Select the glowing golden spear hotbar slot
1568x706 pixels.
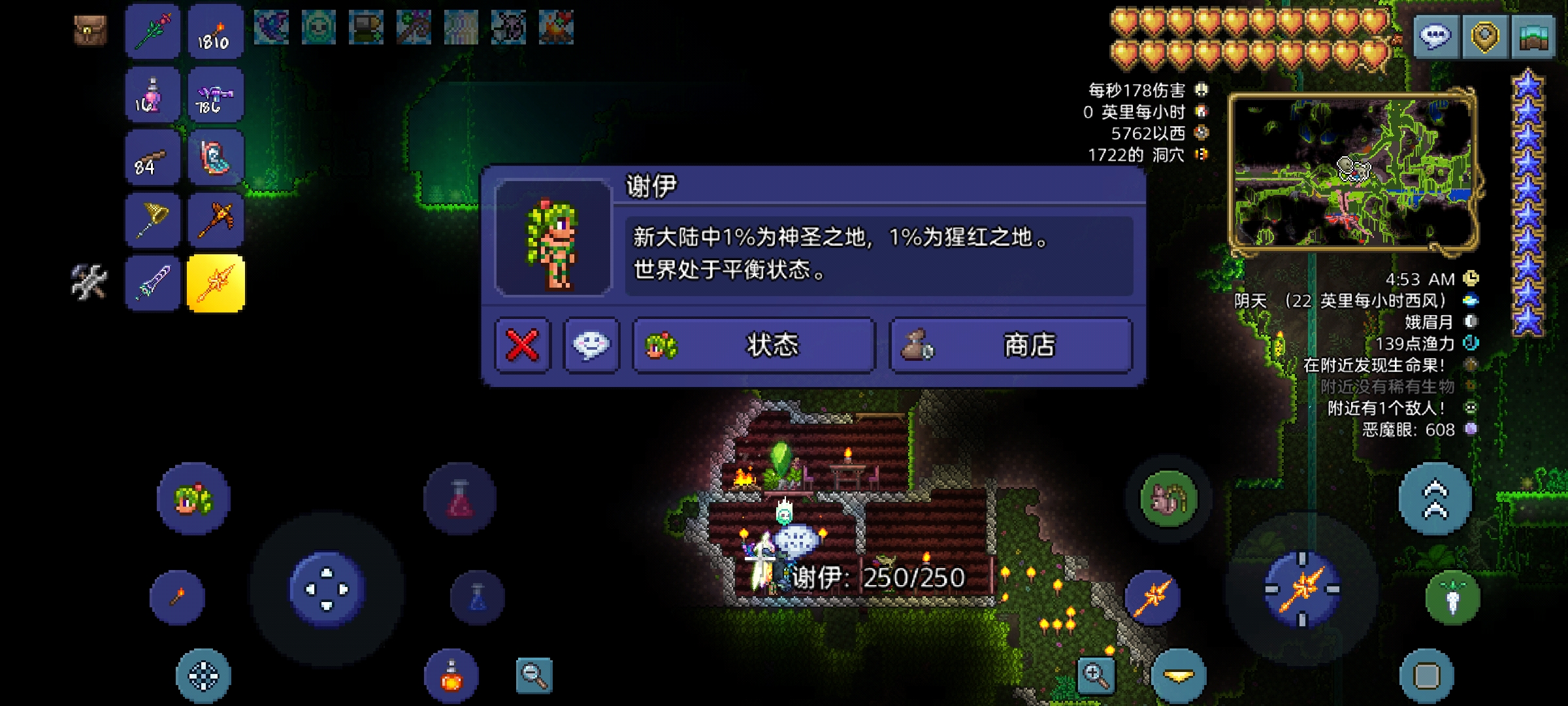coord(216,284)
